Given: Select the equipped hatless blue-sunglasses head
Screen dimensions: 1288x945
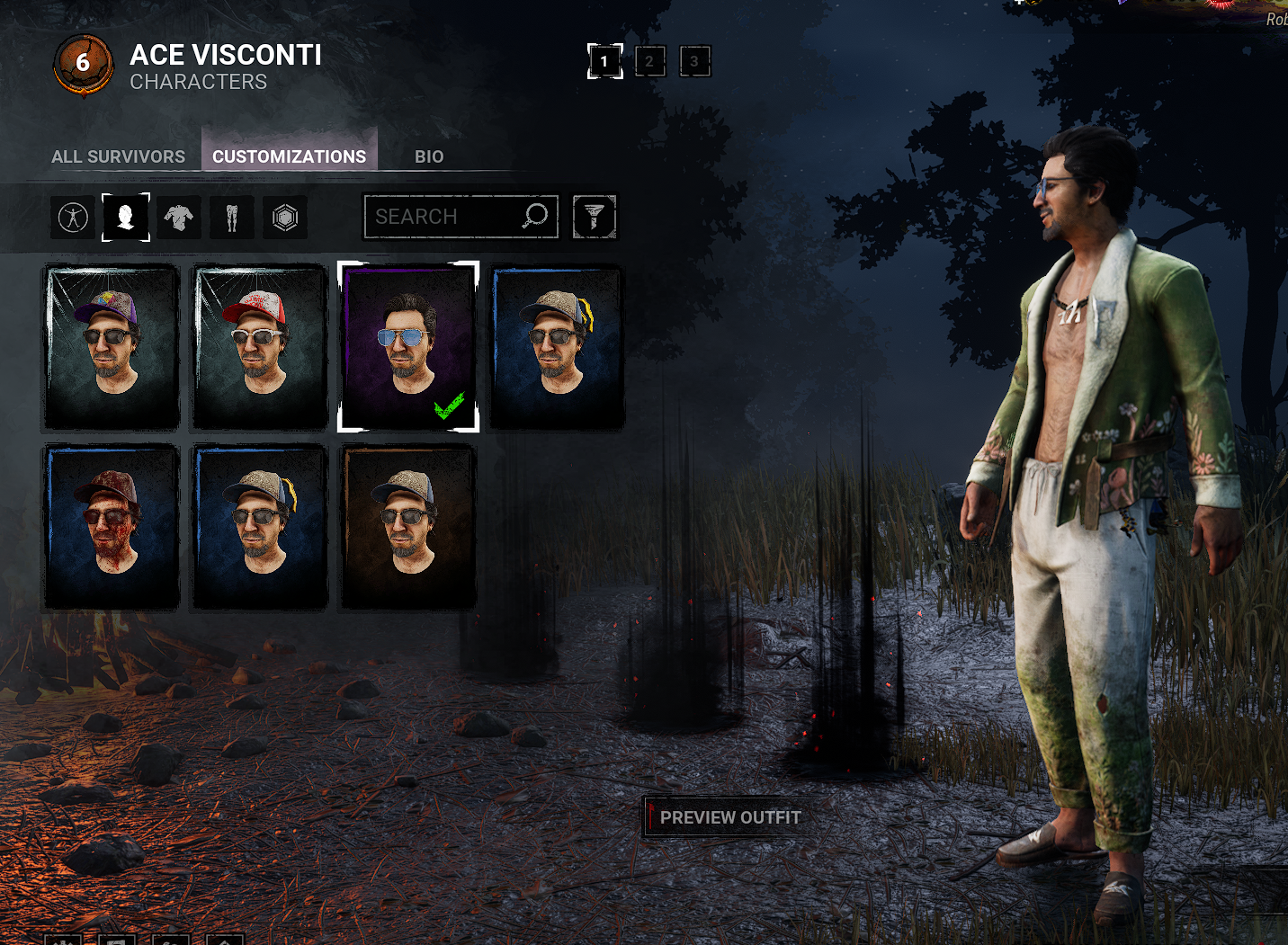Looking at the screenshot, I should coord(408,347).
